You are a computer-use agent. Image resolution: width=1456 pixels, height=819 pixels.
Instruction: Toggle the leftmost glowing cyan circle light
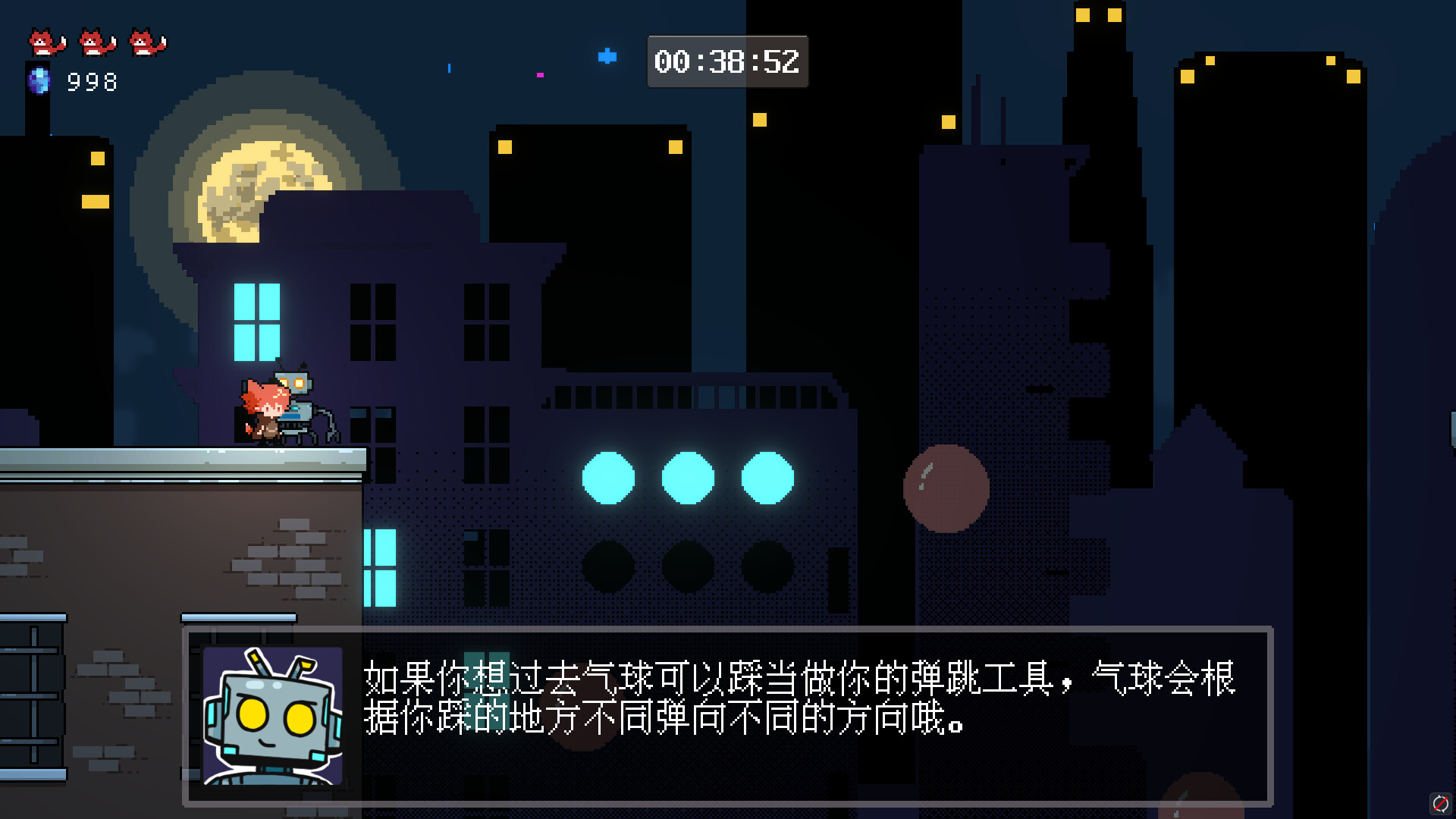point(609,478)
